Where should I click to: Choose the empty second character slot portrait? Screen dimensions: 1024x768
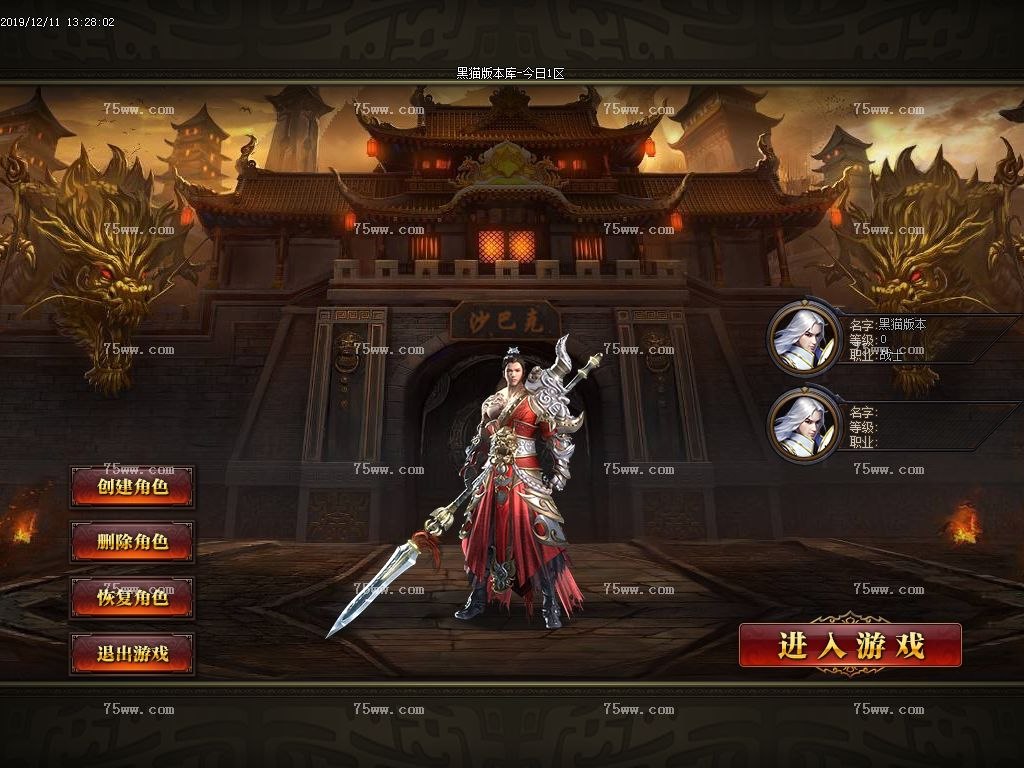tap(804, 425)
